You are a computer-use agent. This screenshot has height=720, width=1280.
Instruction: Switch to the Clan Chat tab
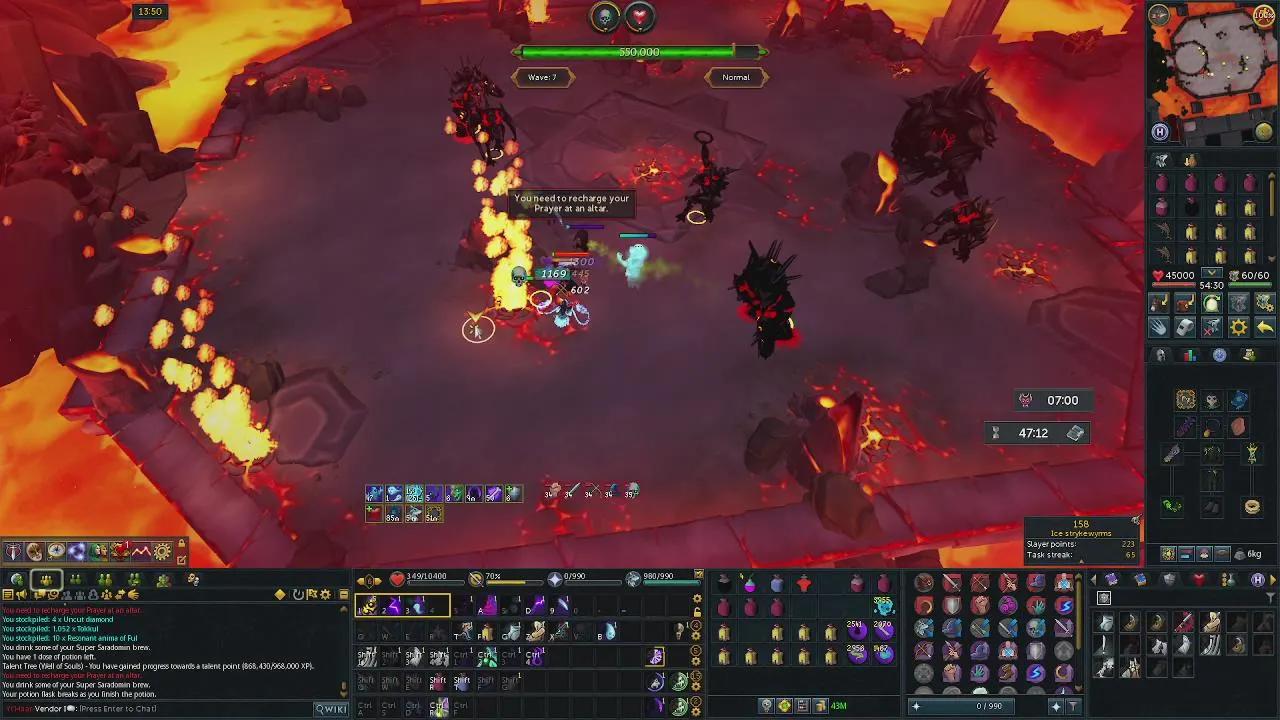133,578
